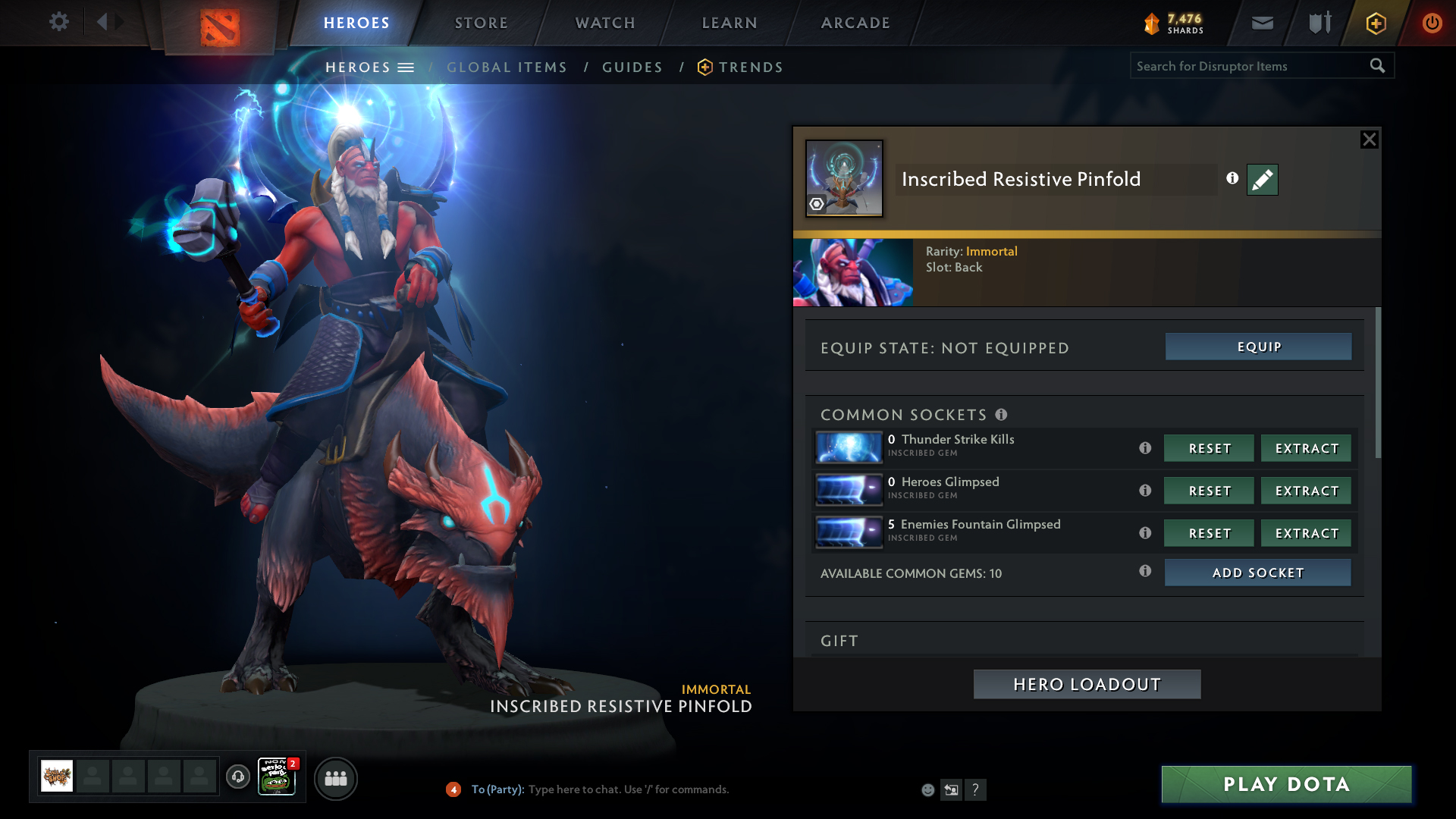Quit the game with the power button

point(1432,23)
